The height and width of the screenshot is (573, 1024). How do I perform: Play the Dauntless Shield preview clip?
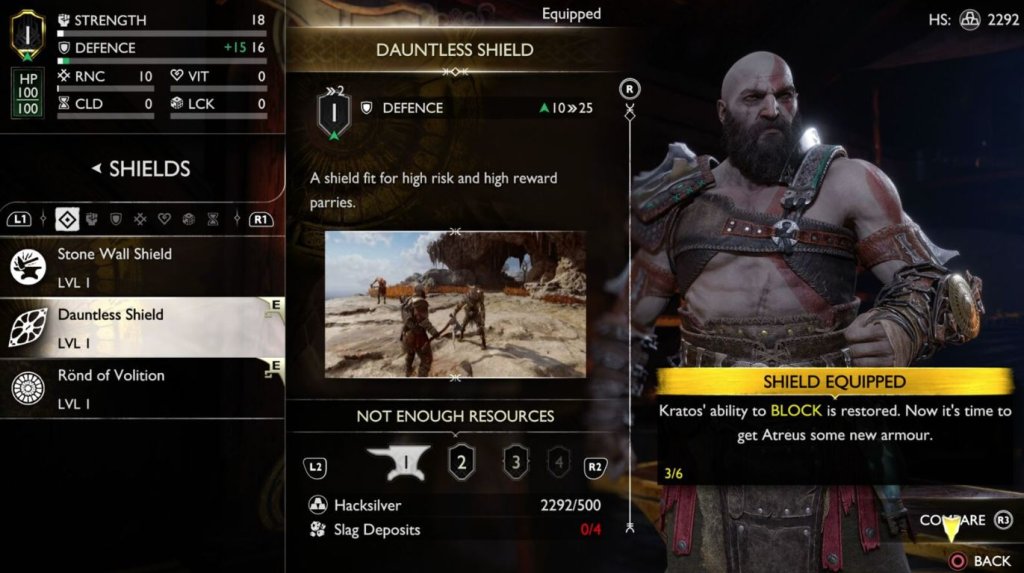coord(455,303)
